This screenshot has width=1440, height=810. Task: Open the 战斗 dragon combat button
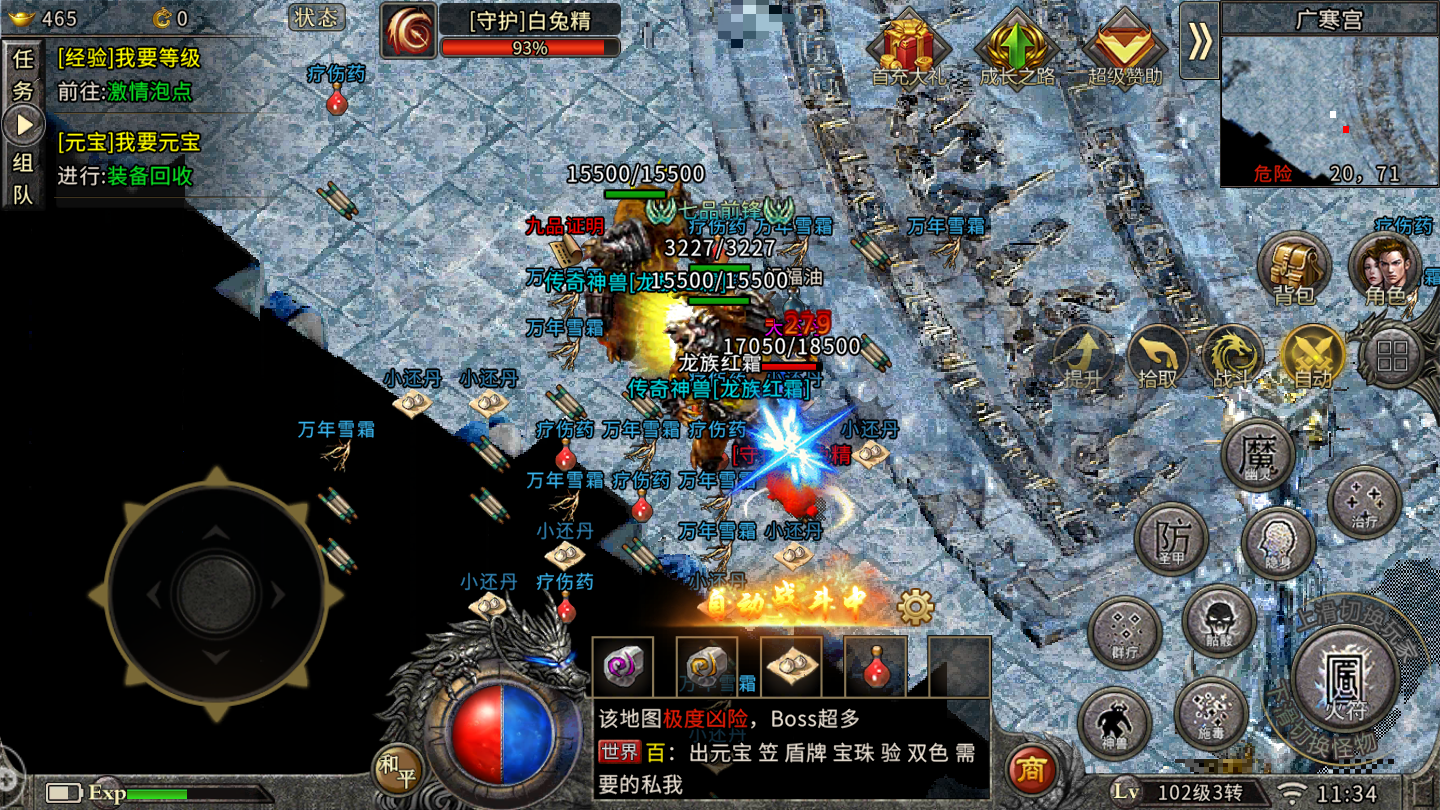(1234, 358)
